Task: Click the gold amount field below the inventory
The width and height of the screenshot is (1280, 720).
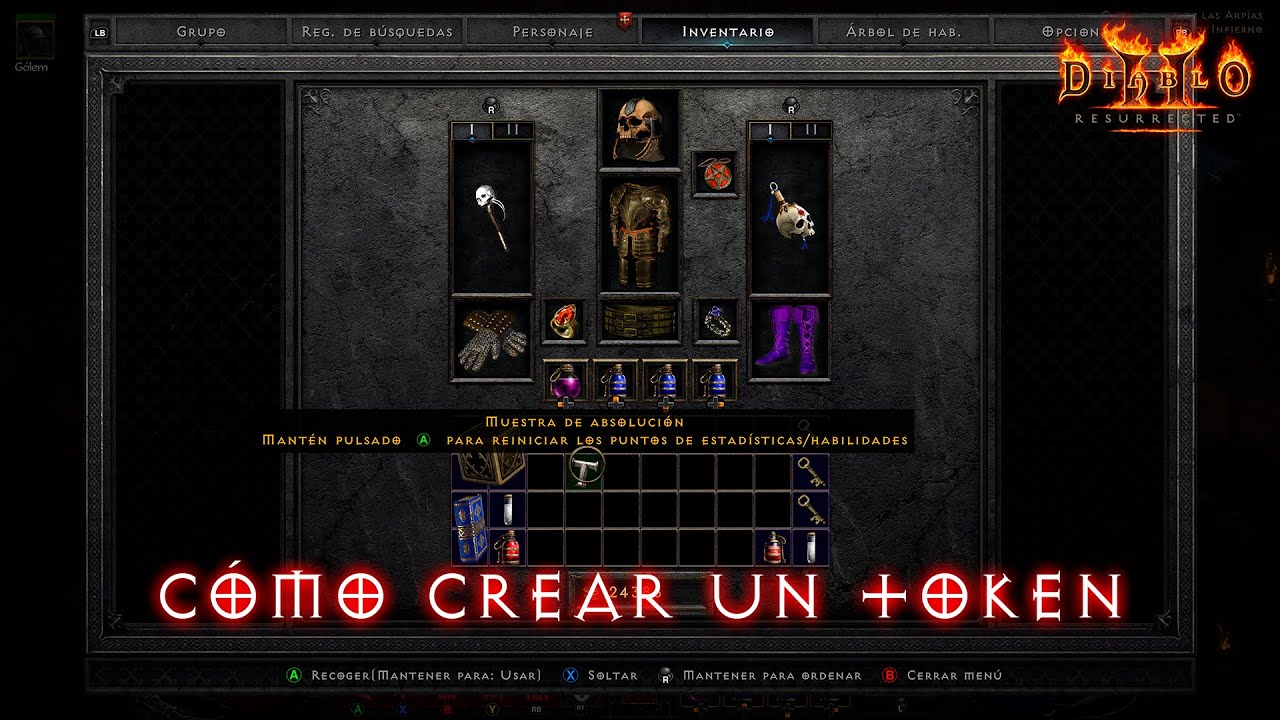Action: [640, 592]
